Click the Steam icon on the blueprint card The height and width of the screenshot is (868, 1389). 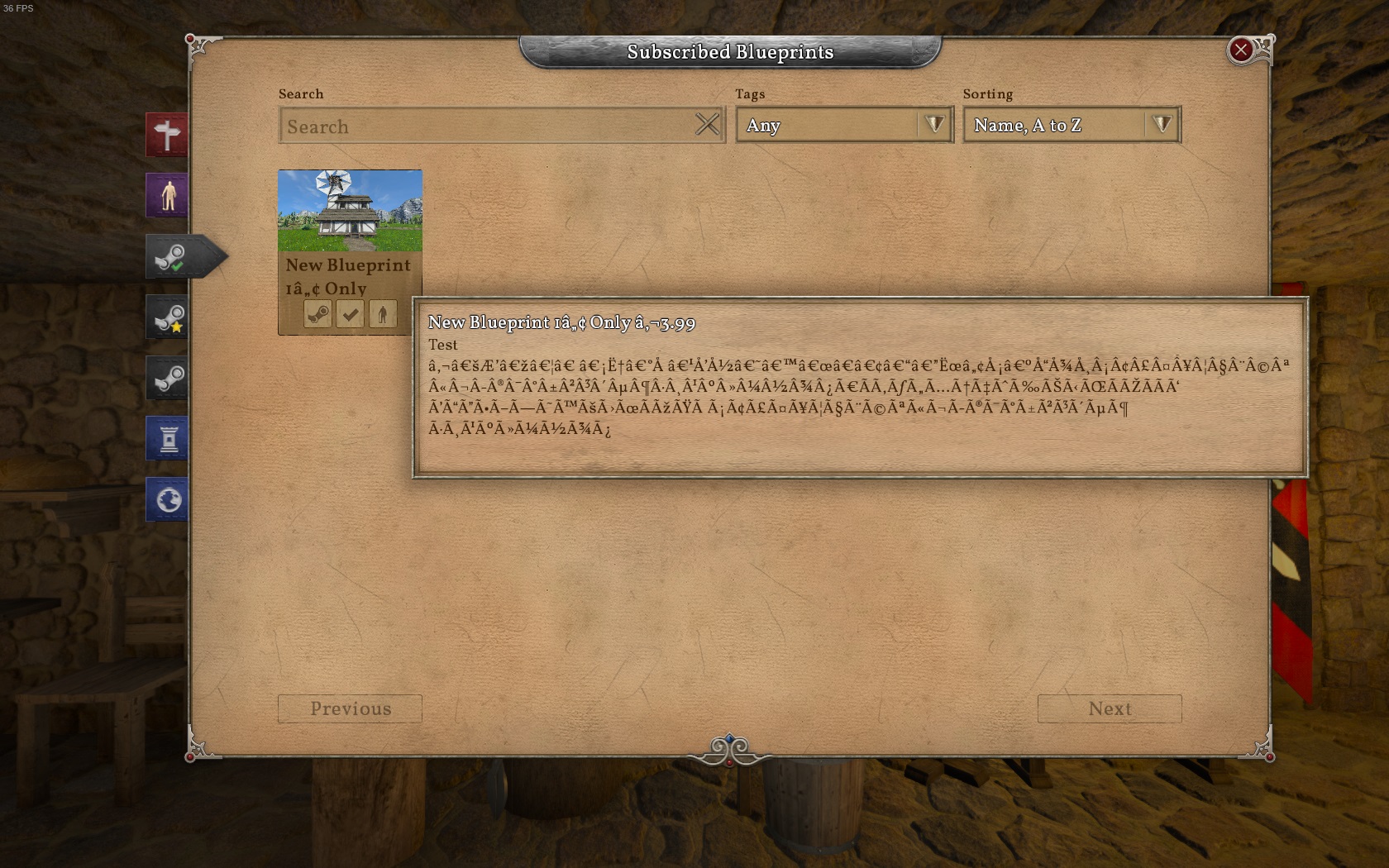pyautogui.click(x=318, y=314)
